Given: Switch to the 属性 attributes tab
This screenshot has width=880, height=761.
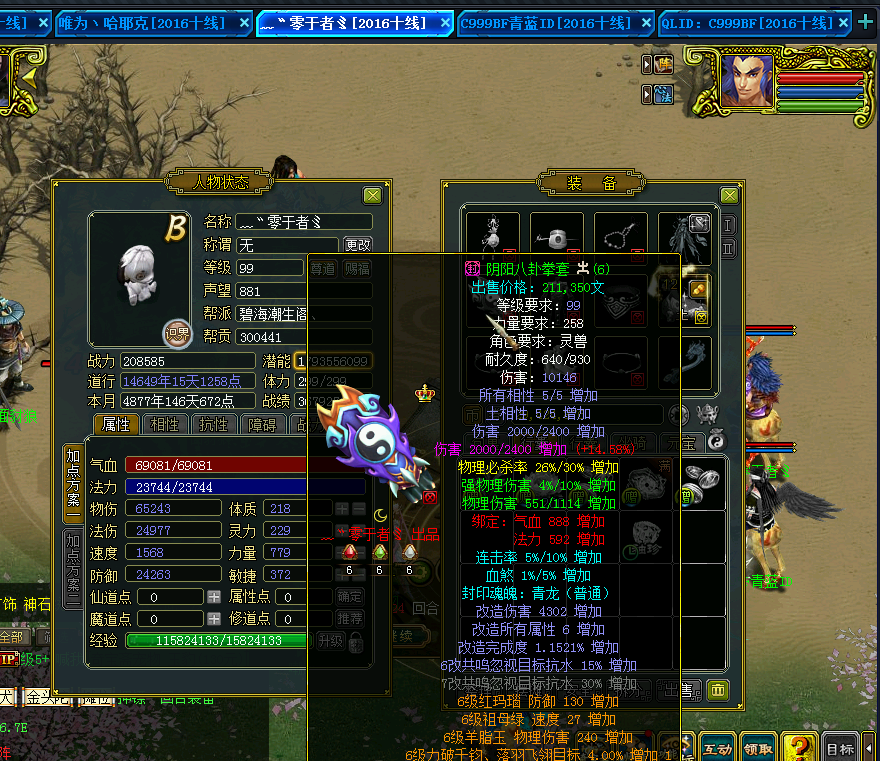Looking at the screenshot, I should tap(116, 424).
